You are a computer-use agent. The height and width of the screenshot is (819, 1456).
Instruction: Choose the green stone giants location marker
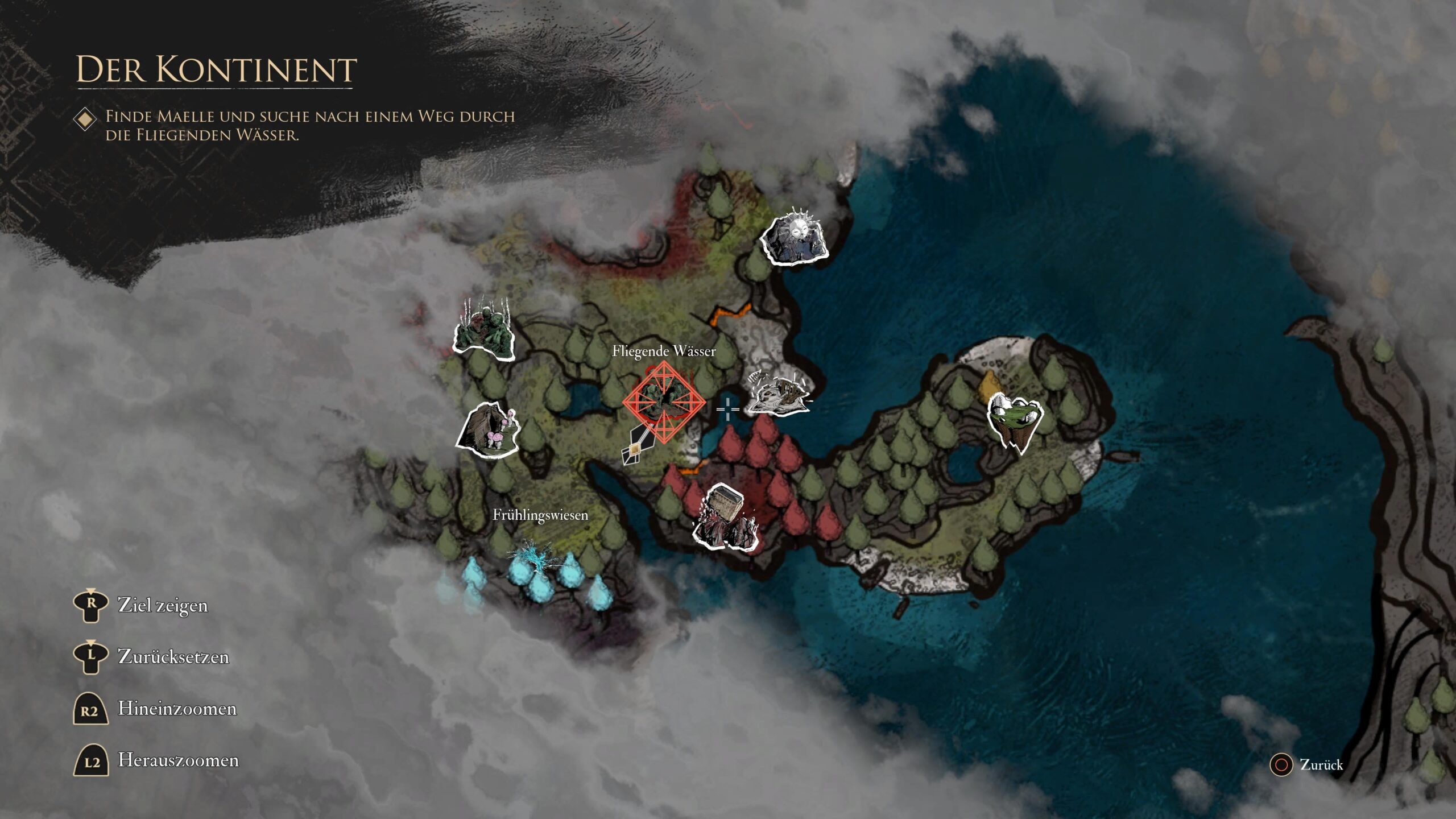(x=484, y=333)
